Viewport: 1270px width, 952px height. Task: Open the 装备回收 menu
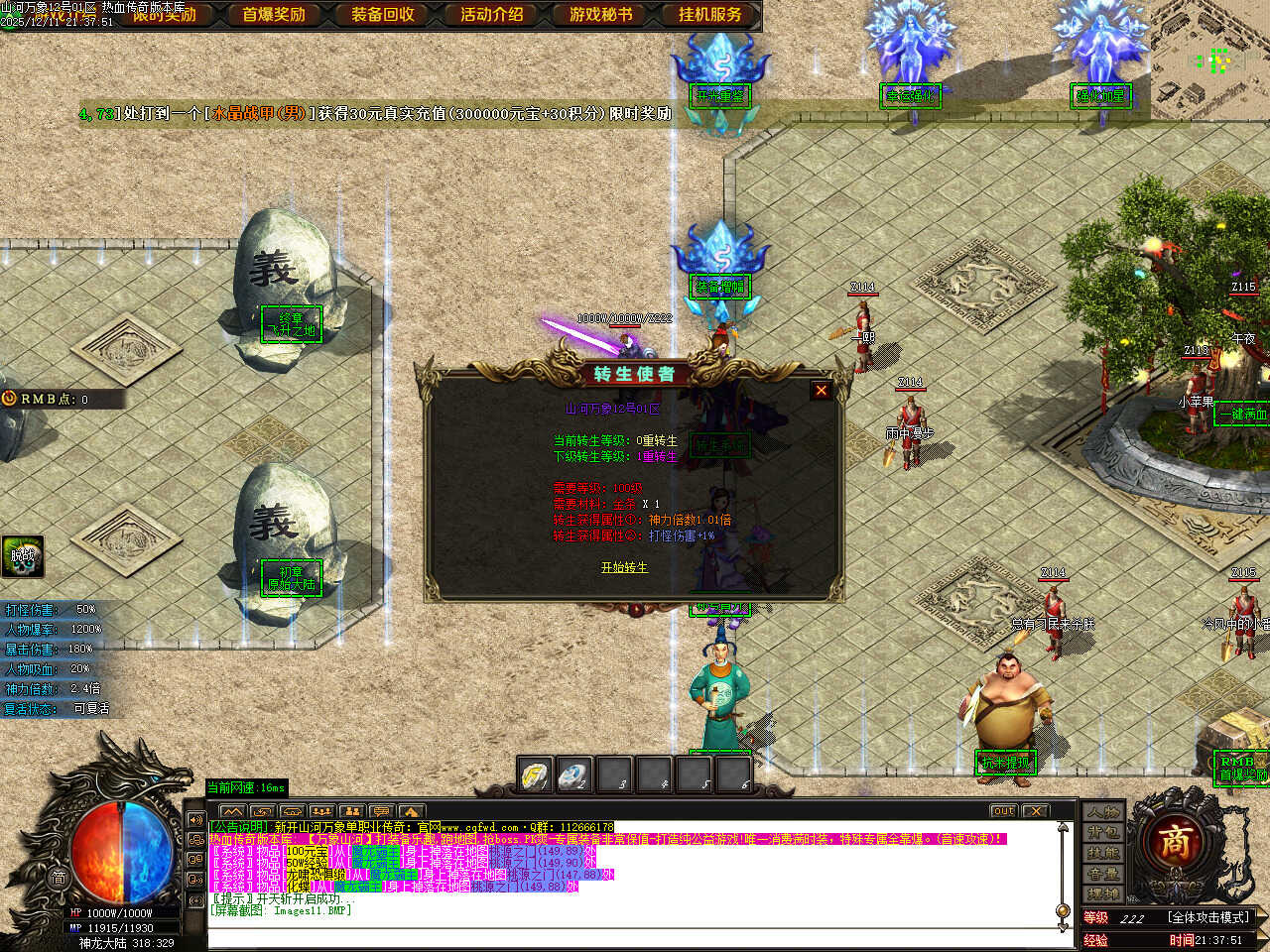(x=383, y=15)
